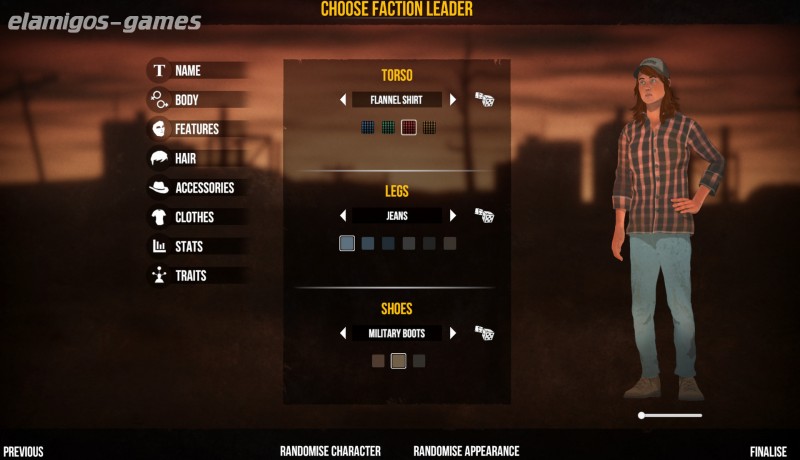Open the Traits category
The image size is (800, 460).
point(191,275)
